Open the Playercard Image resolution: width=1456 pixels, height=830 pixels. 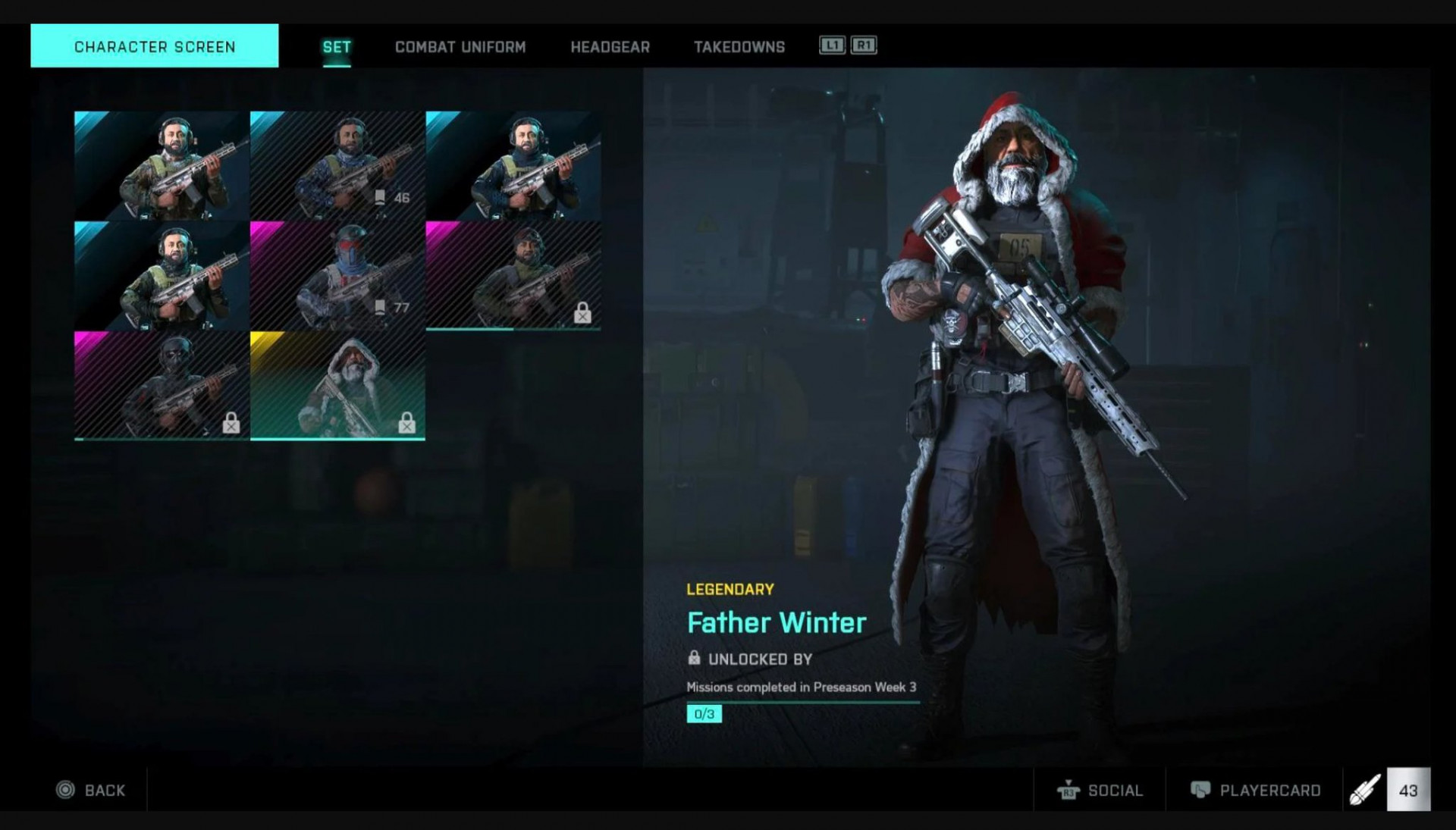(x=1256, y=790)
